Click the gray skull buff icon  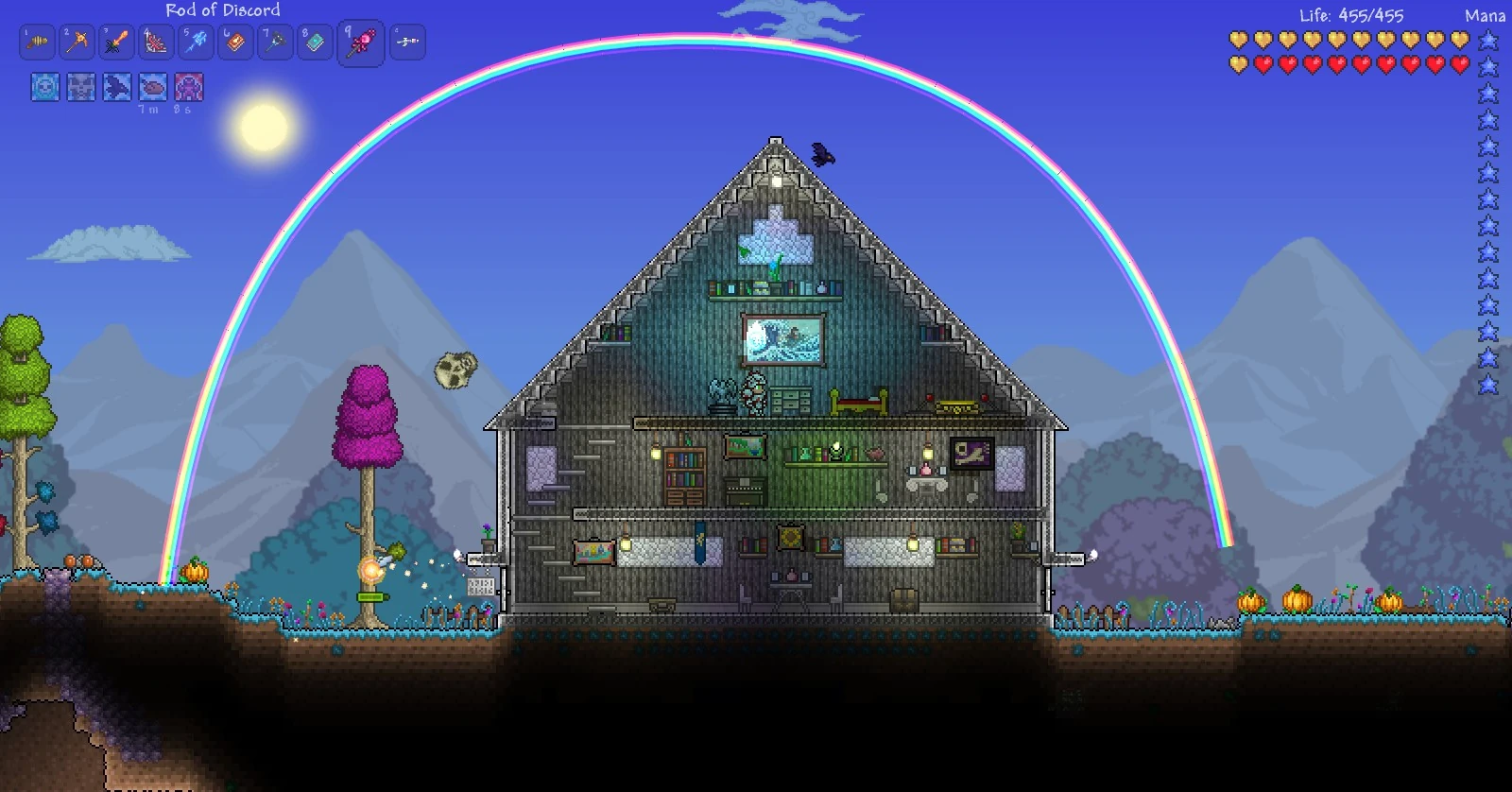pyautogui.click(x=80, y=87)
